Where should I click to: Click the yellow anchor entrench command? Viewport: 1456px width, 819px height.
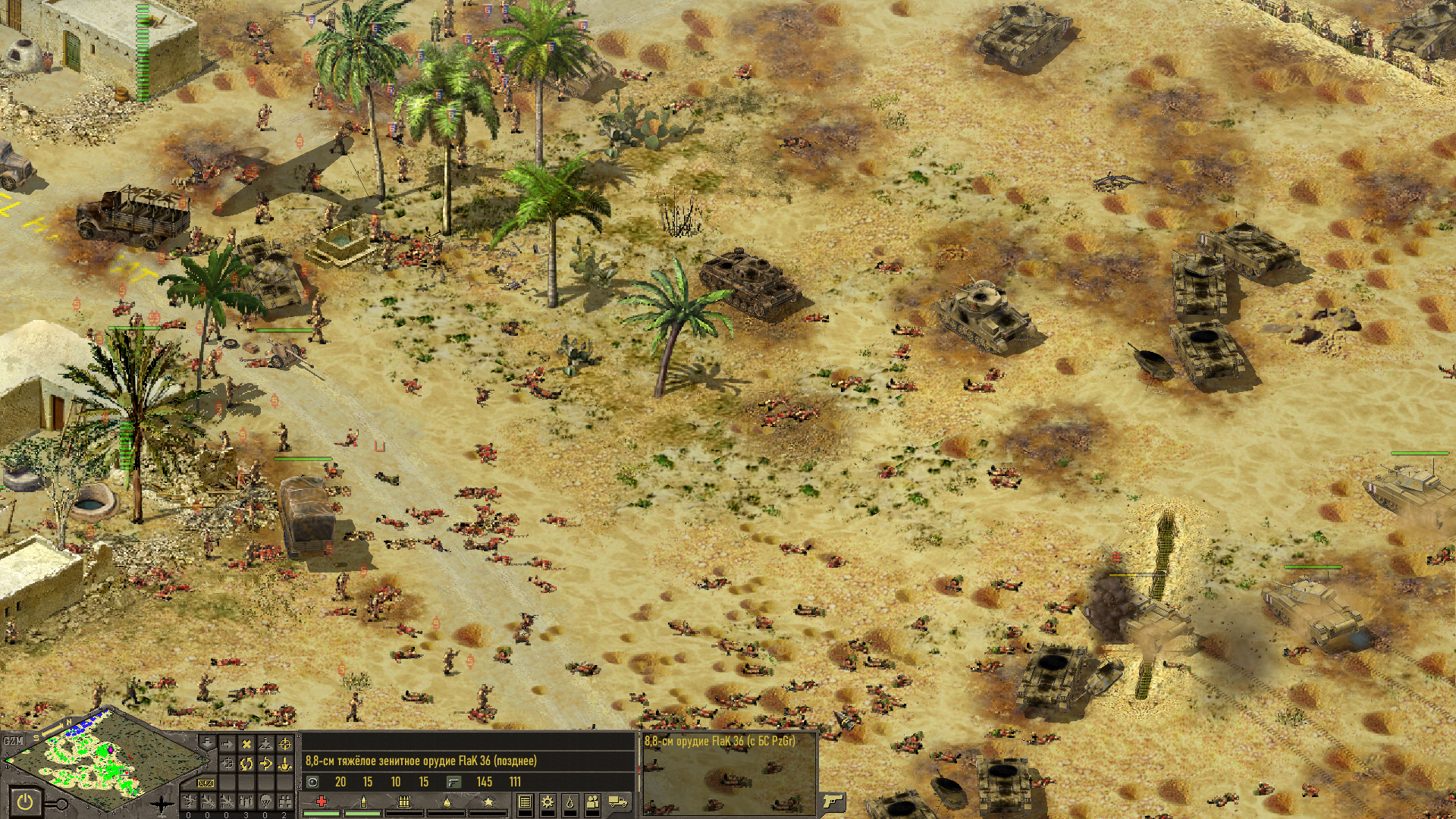point(284,764)
